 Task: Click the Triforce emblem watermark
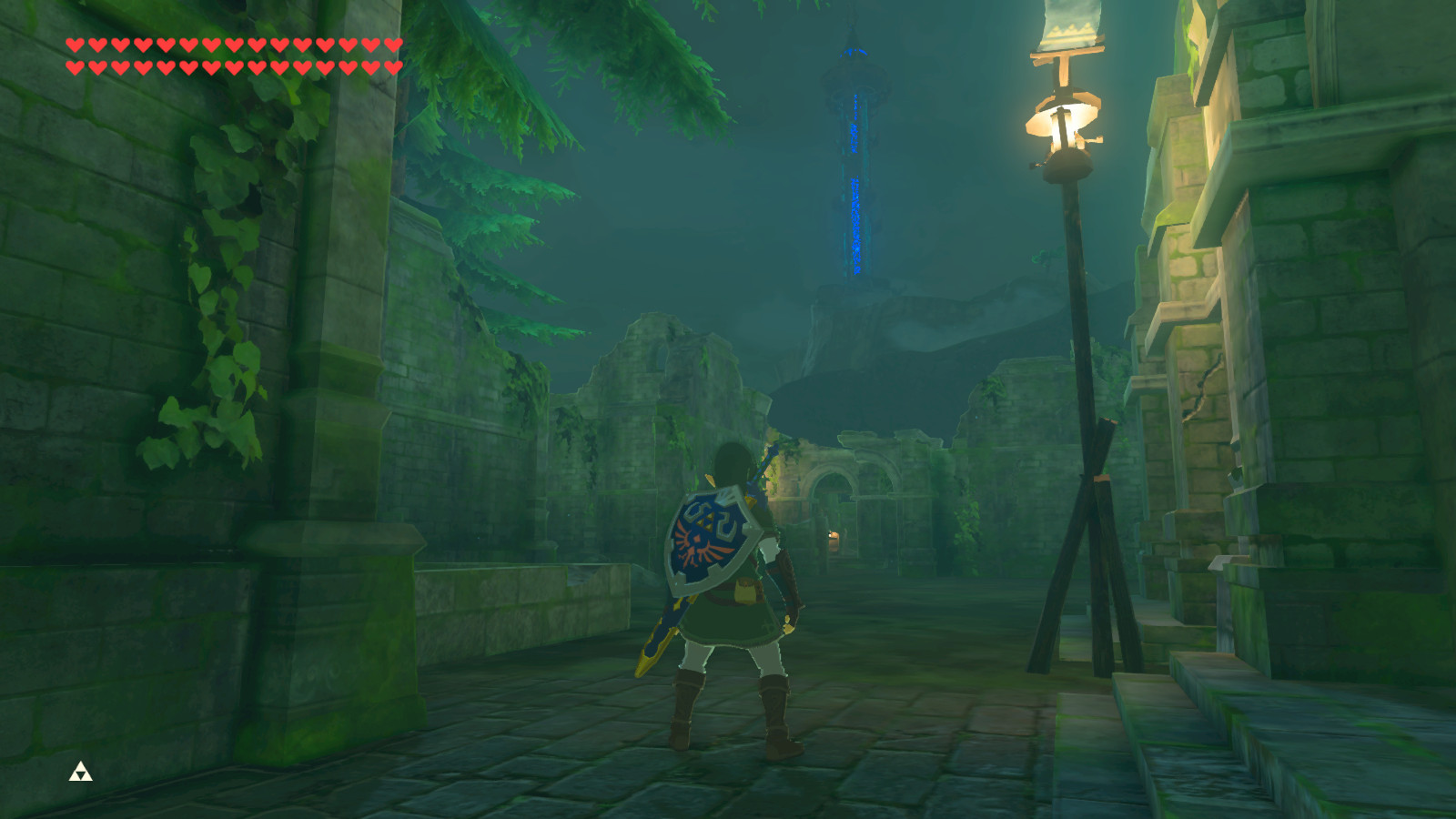click(81, 773)
